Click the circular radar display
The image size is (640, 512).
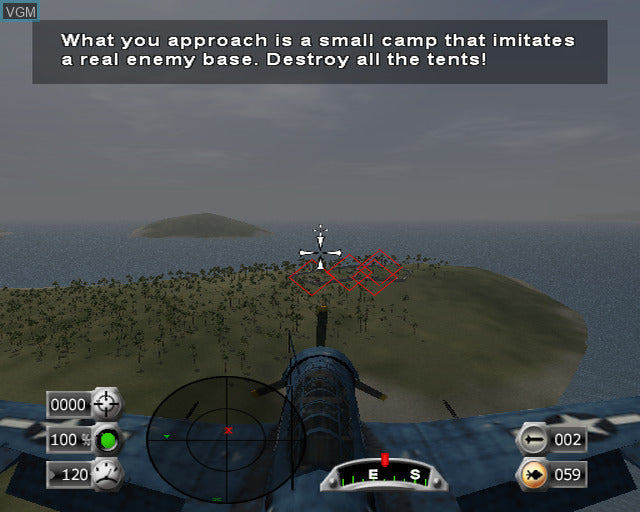tap(226, 432)
